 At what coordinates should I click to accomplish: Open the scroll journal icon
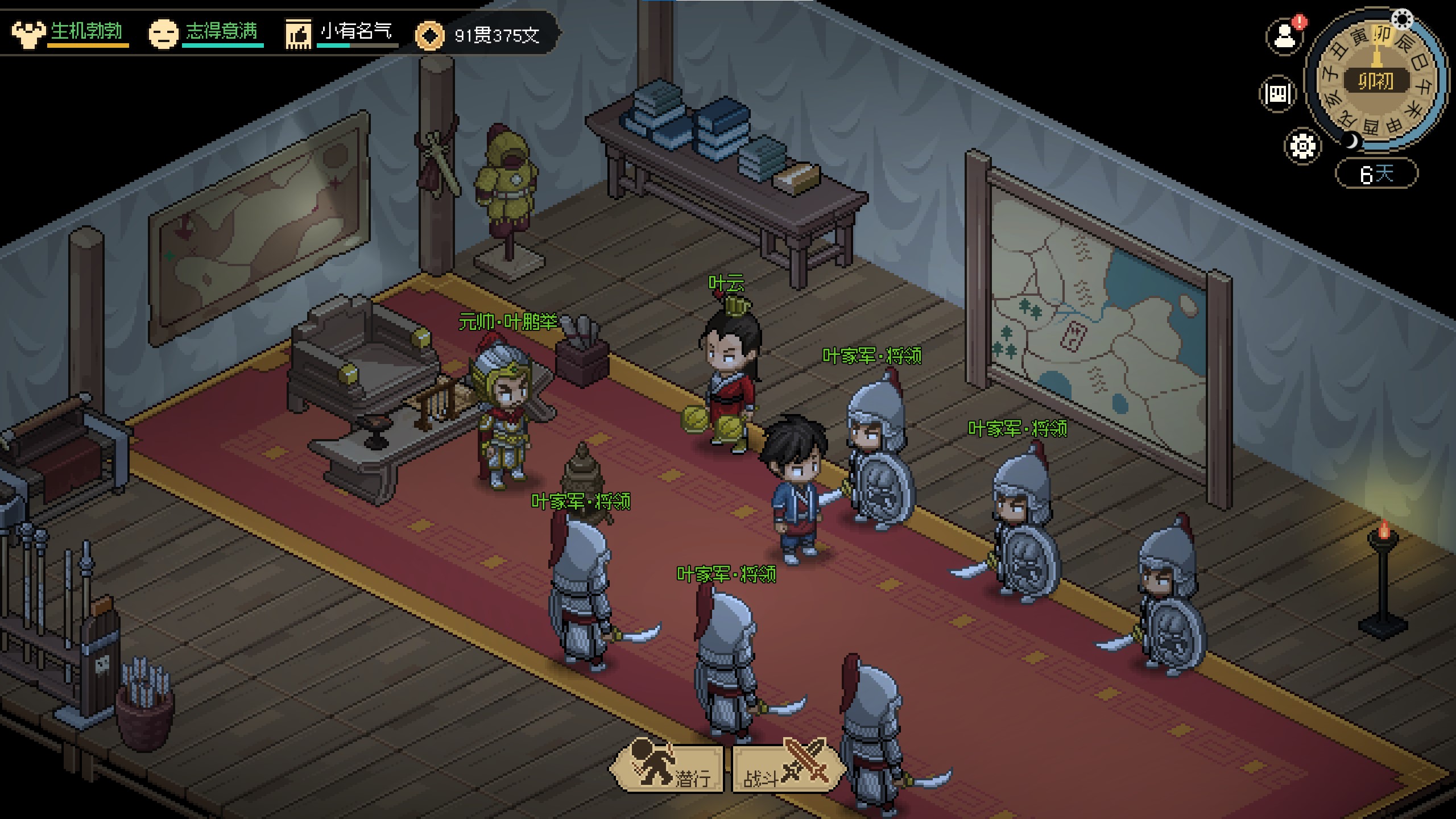point(1278,93)
